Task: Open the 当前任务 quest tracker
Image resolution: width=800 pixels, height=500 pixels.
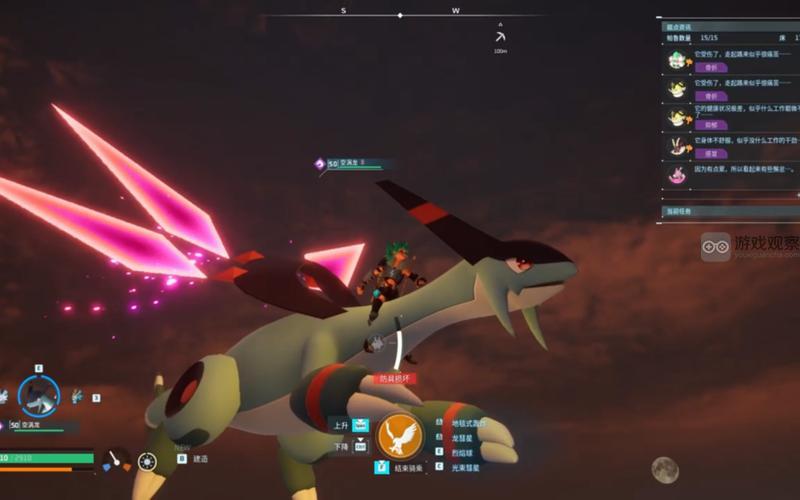Action: (680, 211)
